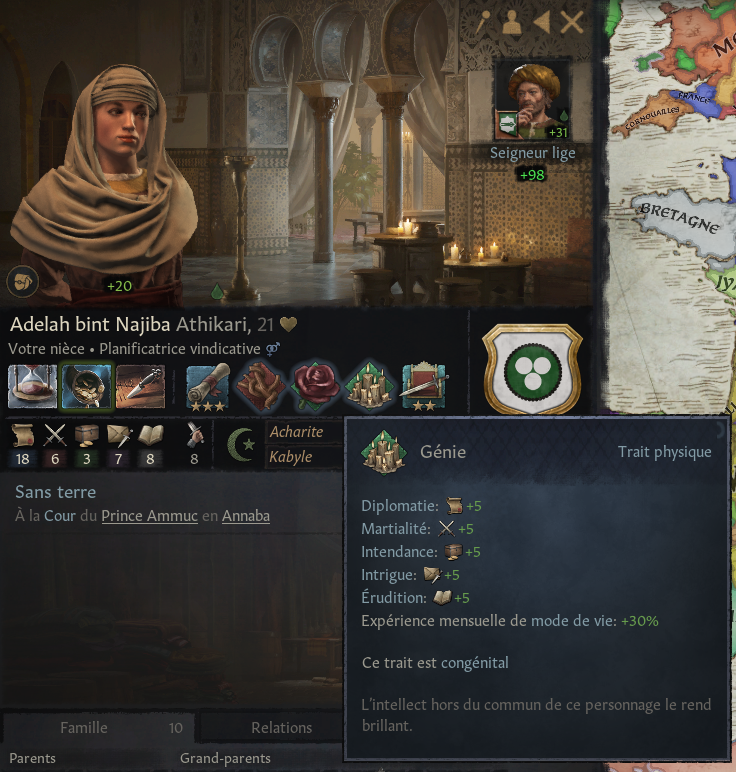Viewport: 736px width, 772px height.
Task: Click the hourglass personality trait icon
Action: [x=32, y=386]
